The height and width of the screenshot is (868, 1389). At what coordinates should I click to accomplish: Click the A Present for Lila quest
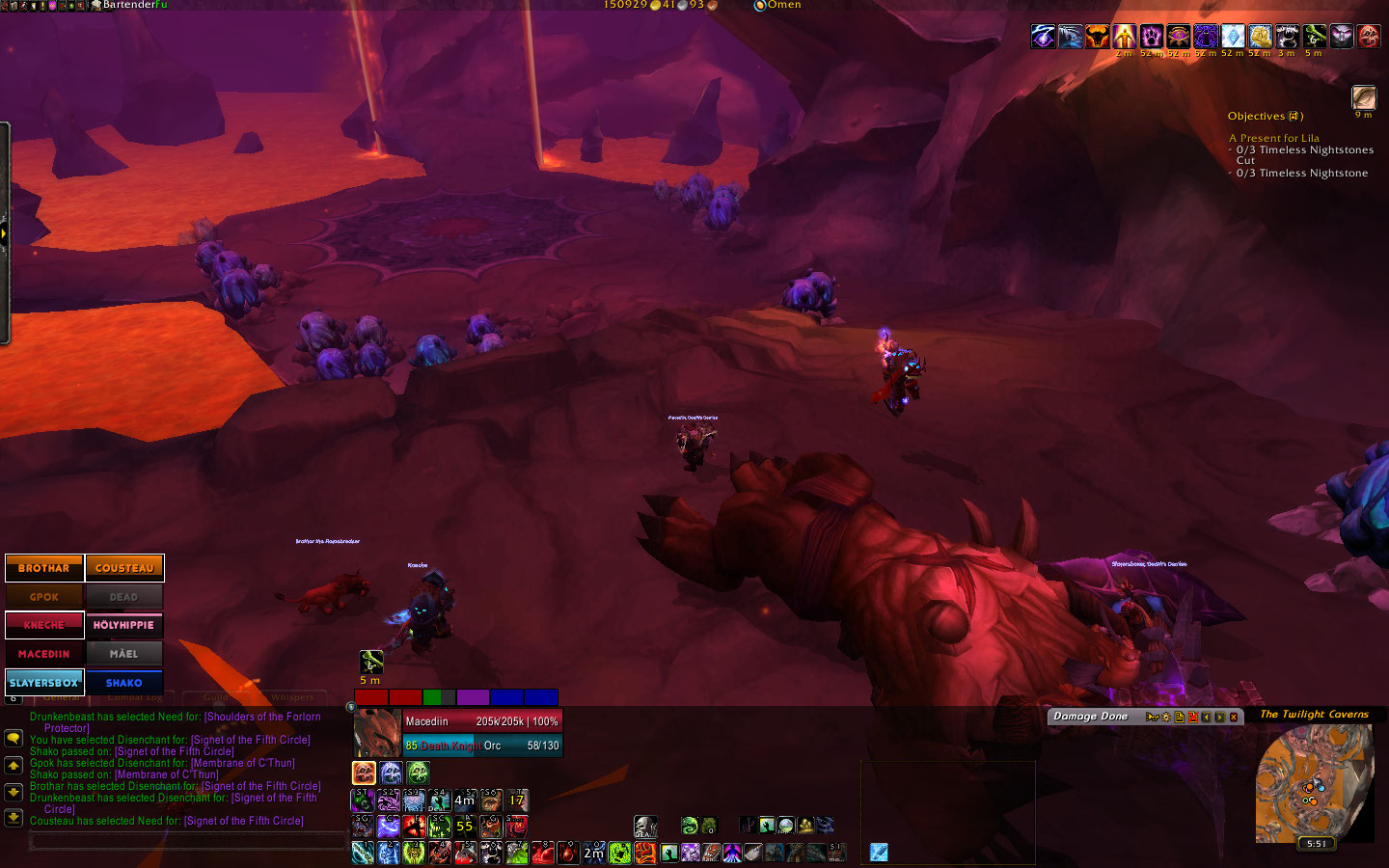click(1273, 138)
